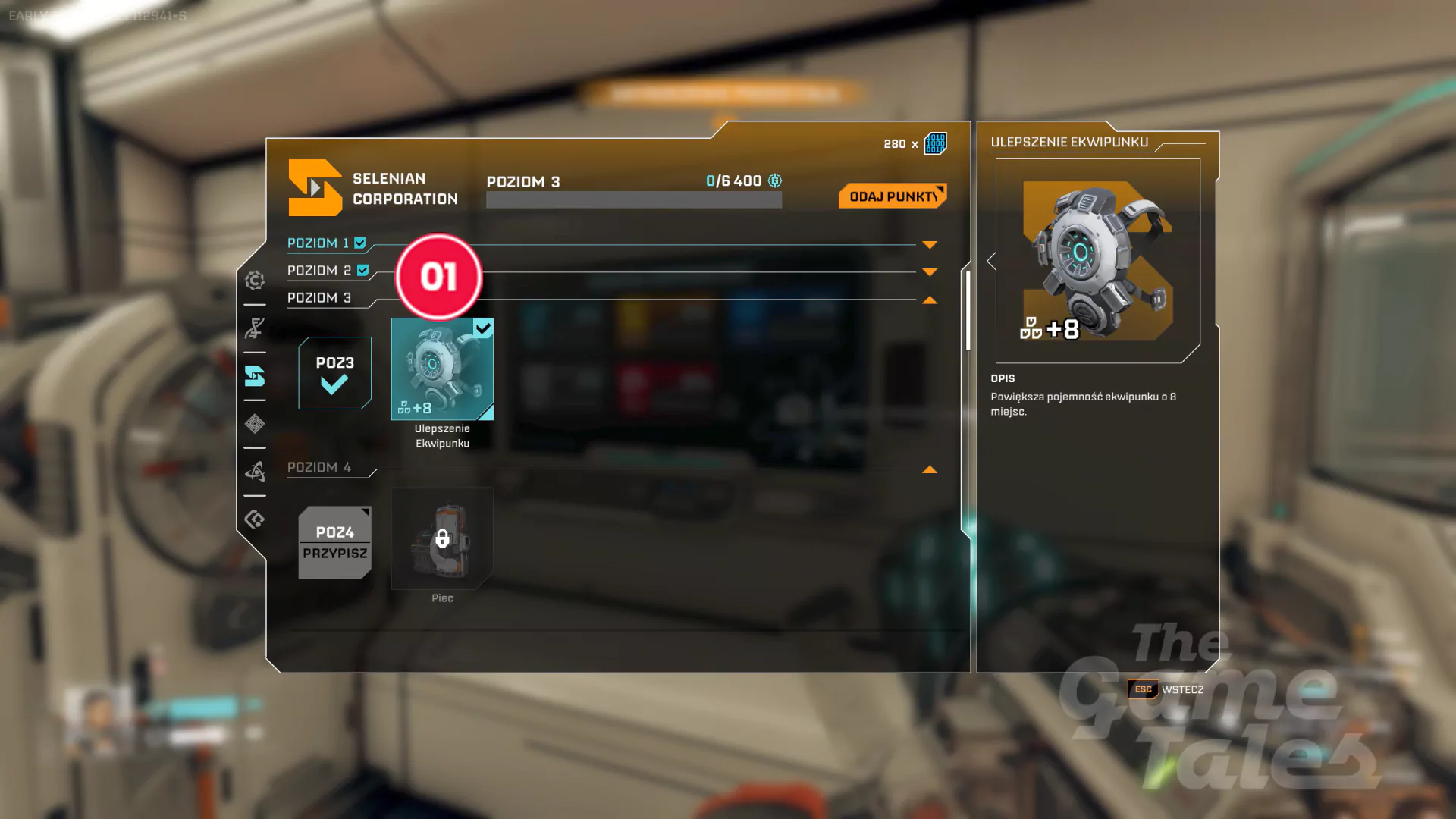
Task: Choose the bottom angular-C faction tab
Action: point(255,519)
